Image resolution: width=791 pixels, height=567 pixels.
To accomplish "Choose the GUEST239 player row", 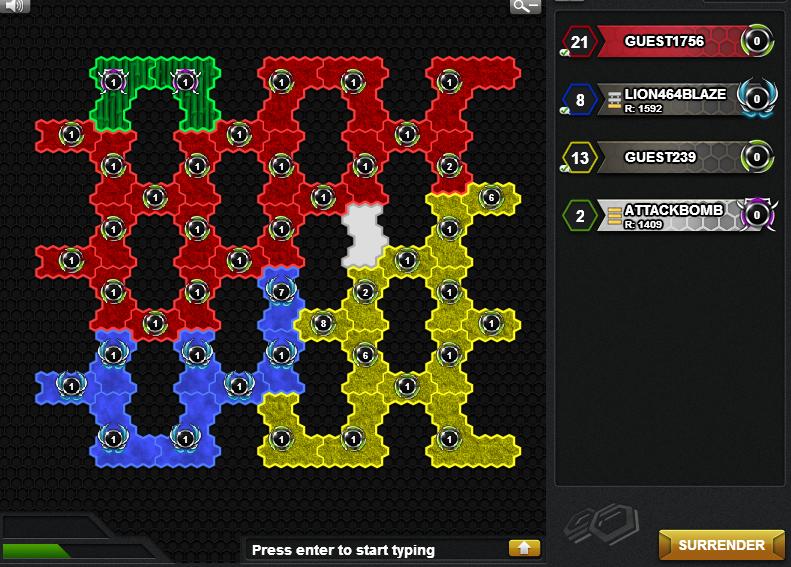I will coord(664,157).
